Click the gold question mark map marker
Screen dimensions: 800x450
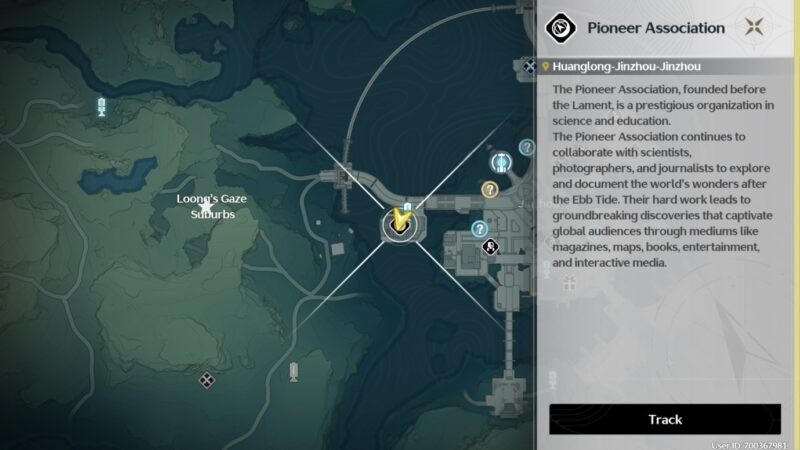tap(490, 189)
